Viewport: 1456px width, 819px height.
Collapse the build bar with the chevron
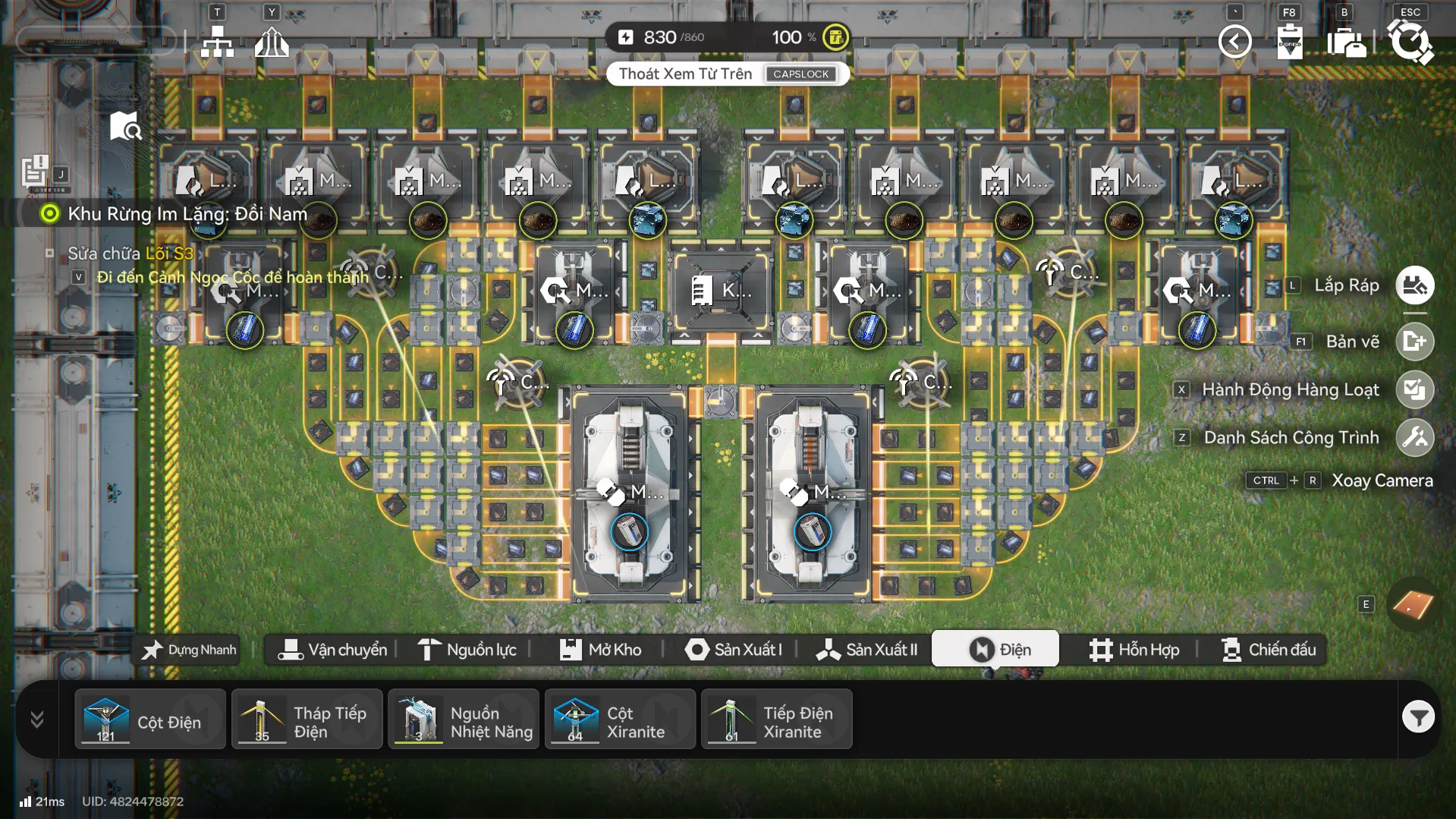[36, 719]
